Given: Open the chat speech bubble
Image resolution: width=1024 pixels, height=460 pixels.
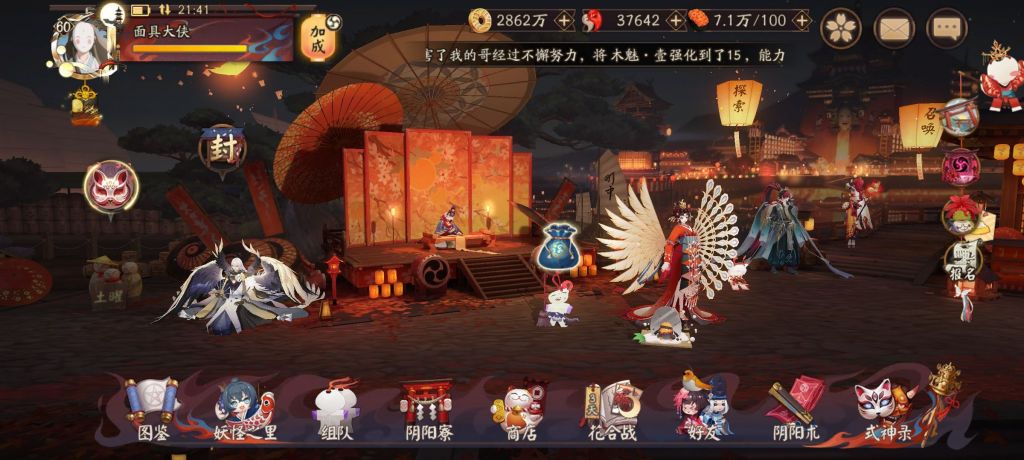Looking at the screenshot, I should pos(946,28).
